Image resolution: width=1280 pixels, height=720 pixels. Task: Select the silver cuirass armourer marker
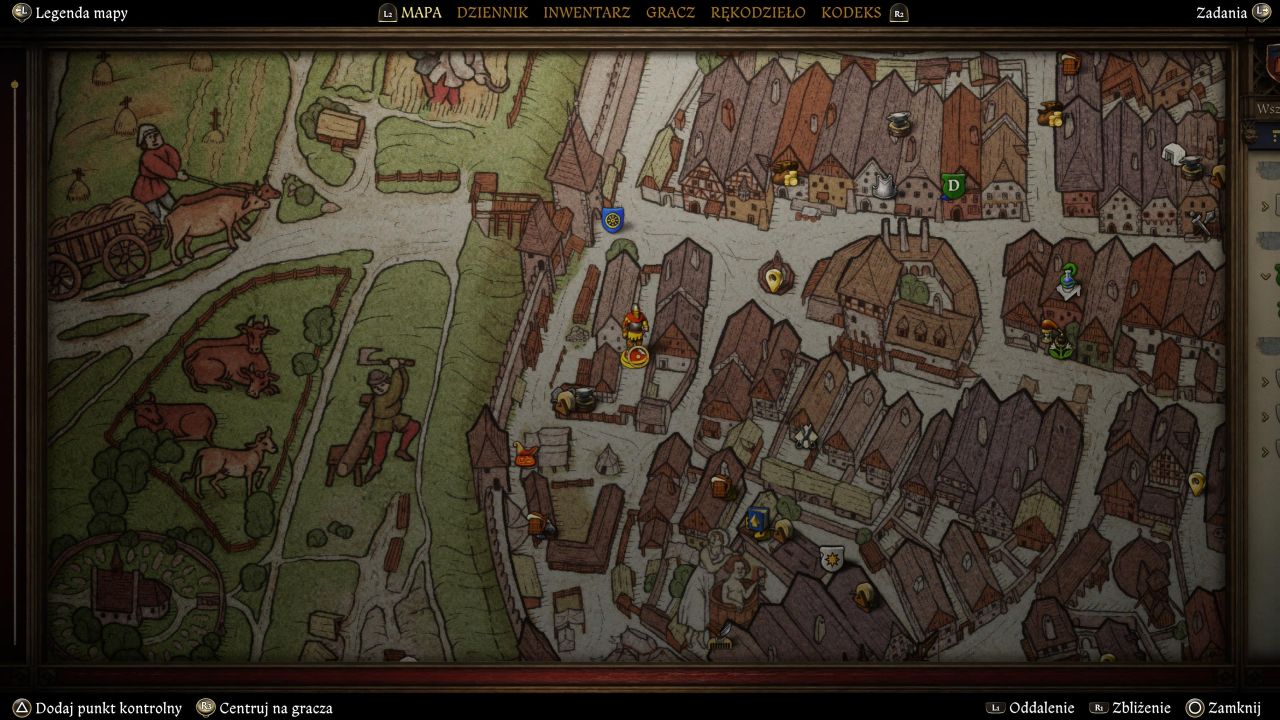[883, 185]
